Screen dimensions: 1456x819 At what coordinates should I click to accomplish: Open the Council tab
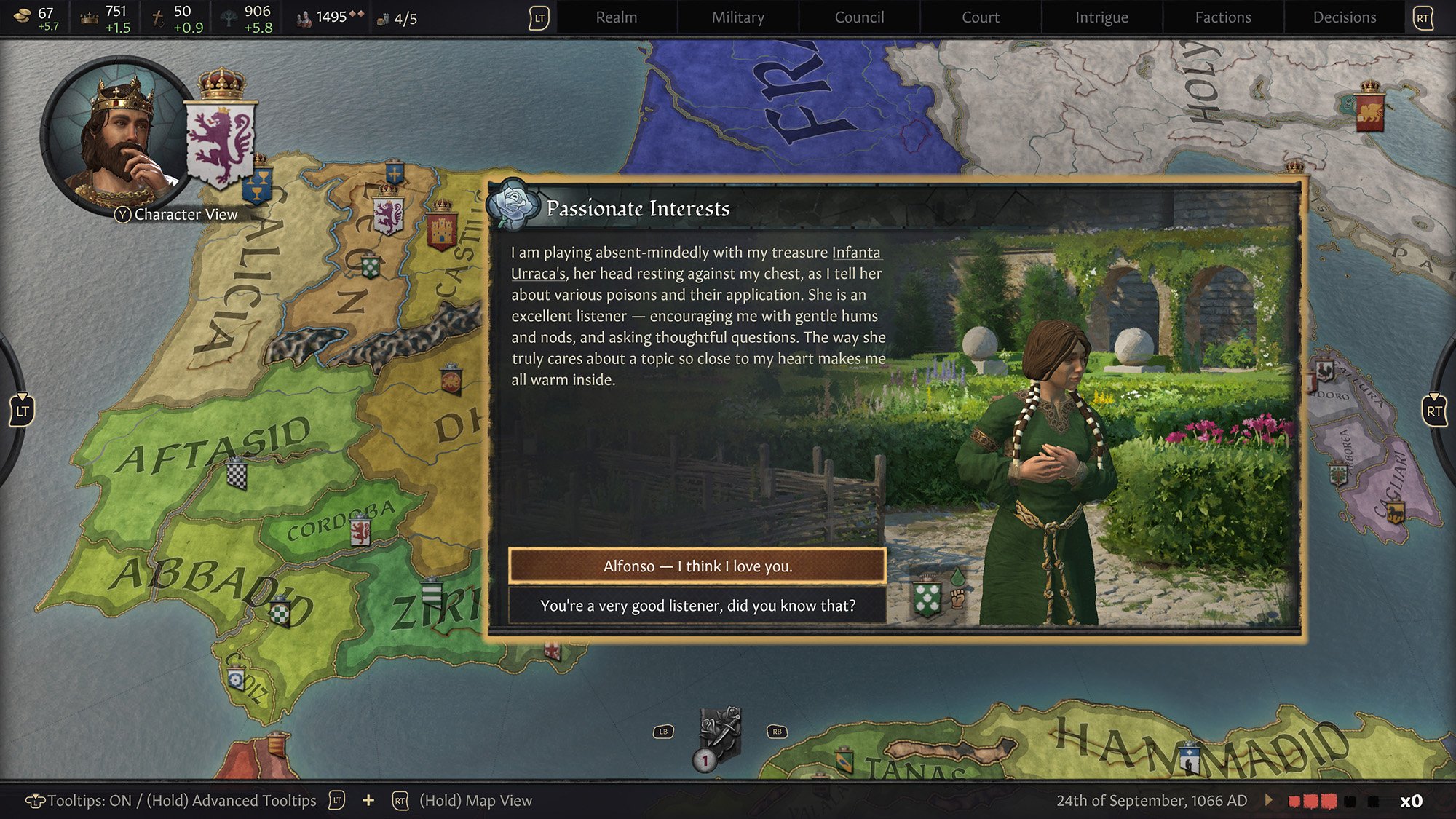point(859,17)
